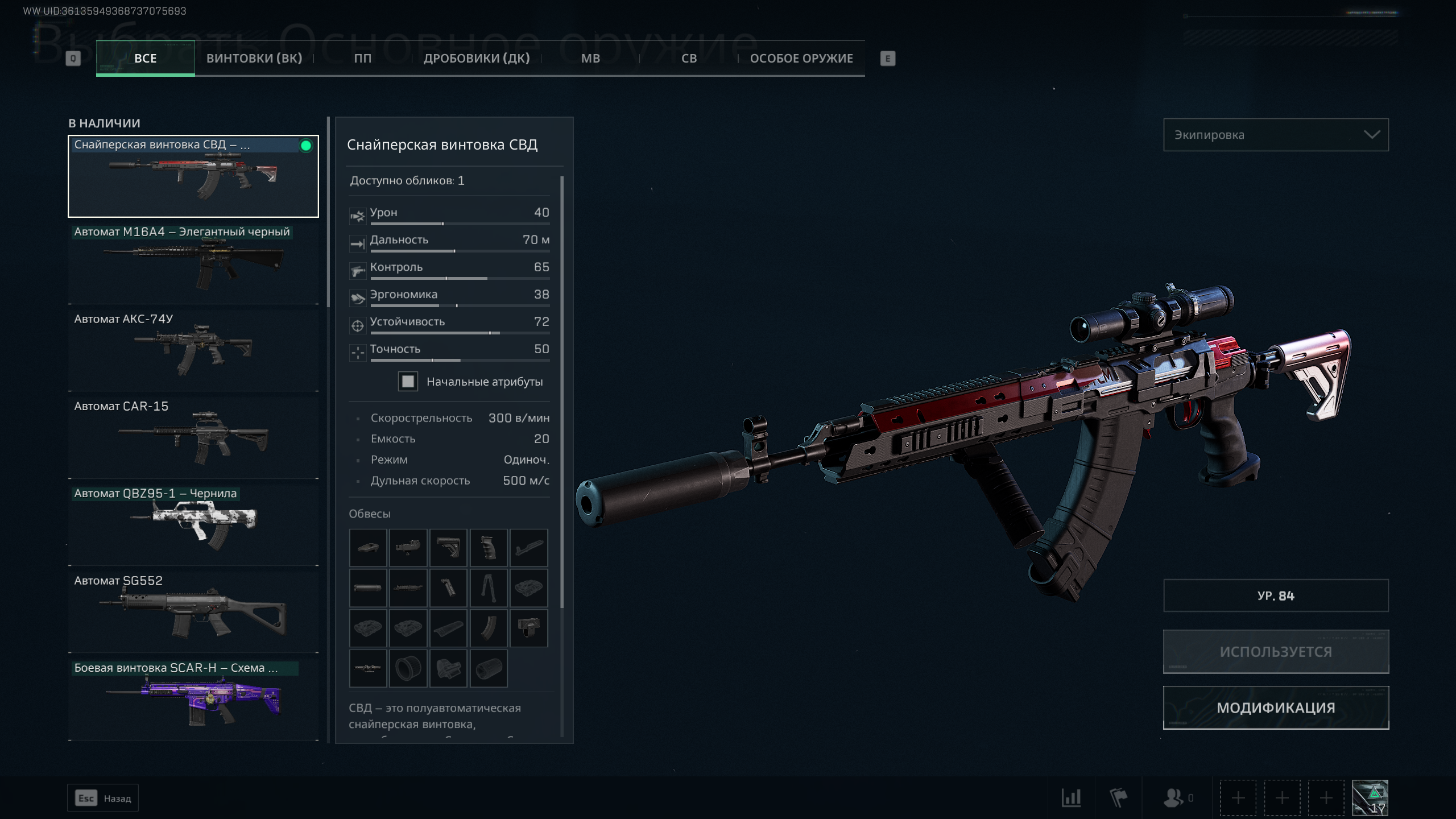Toggle the Начальные атрибуты checkbox

pos(408,382)
